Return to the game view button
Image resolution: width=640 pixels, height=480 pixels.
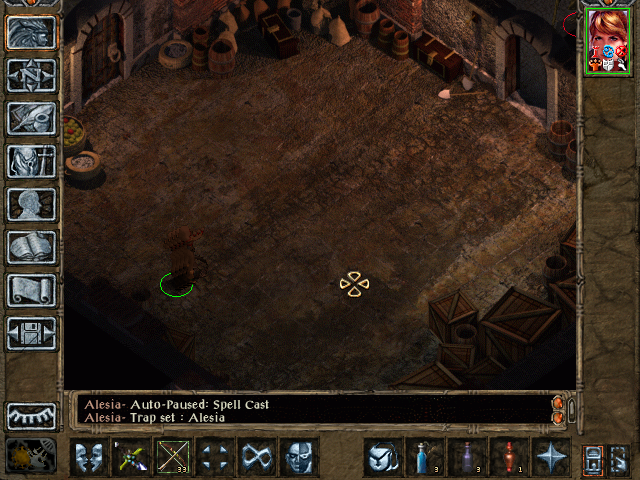[x=31, y=32]
